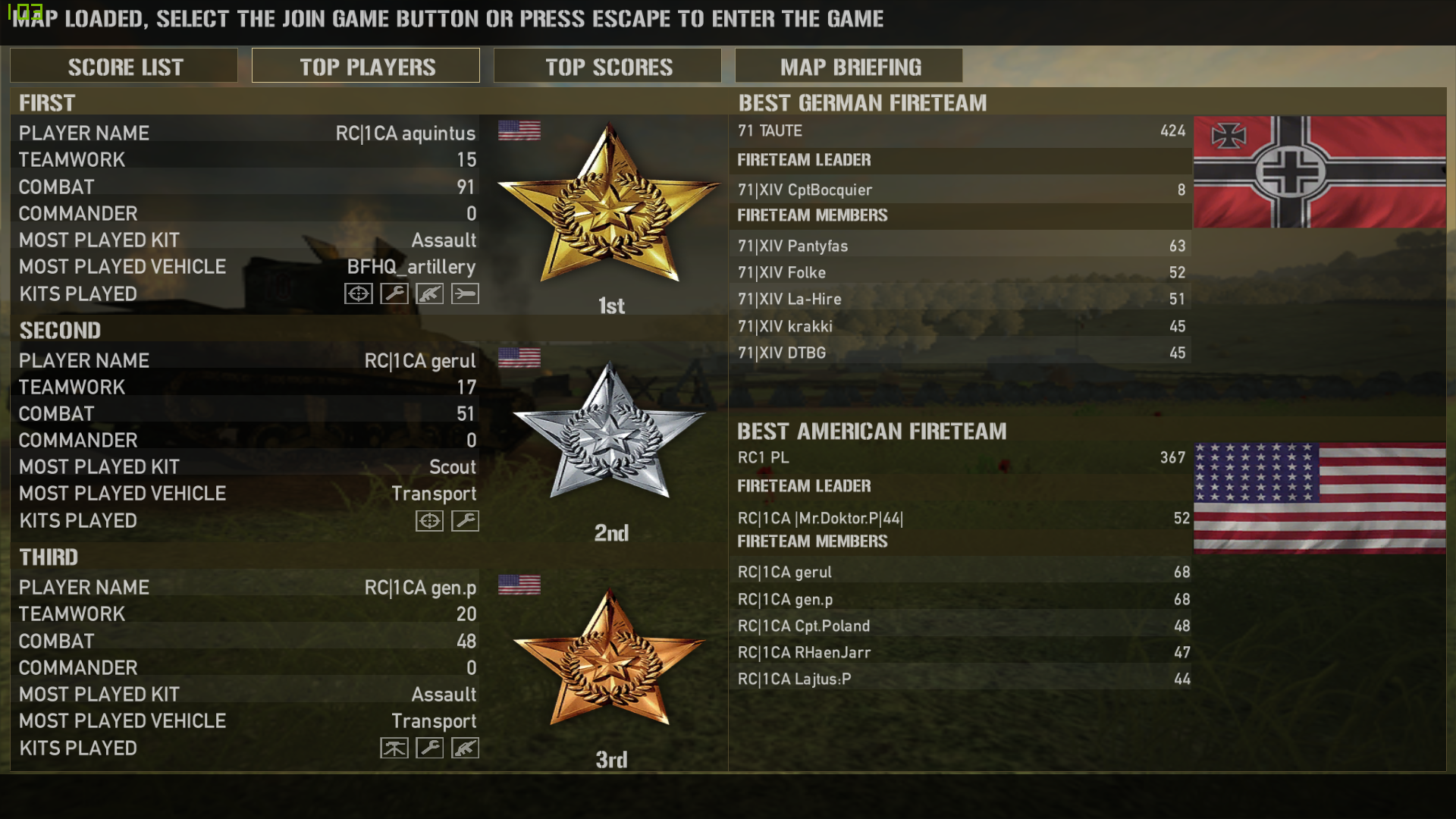Open the Top Scores tab
This screenshot has height=819, width=1456.
pyautogui.click(x=607, y=67)
